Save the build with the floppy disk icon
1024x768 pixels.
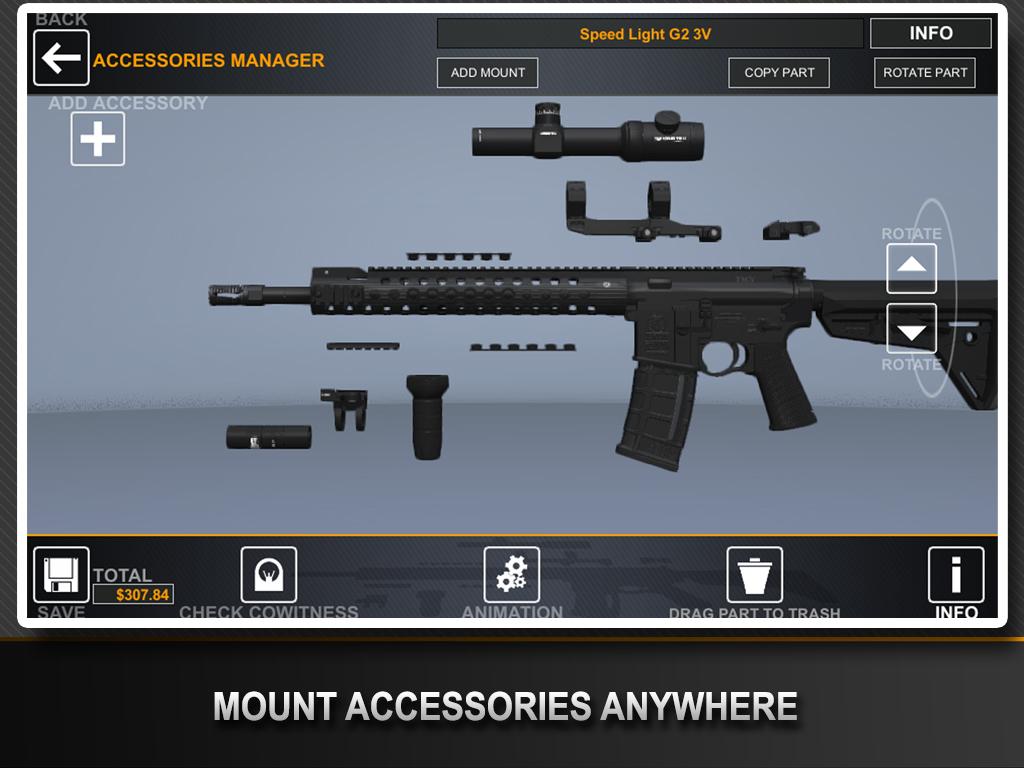click(61, 575)
